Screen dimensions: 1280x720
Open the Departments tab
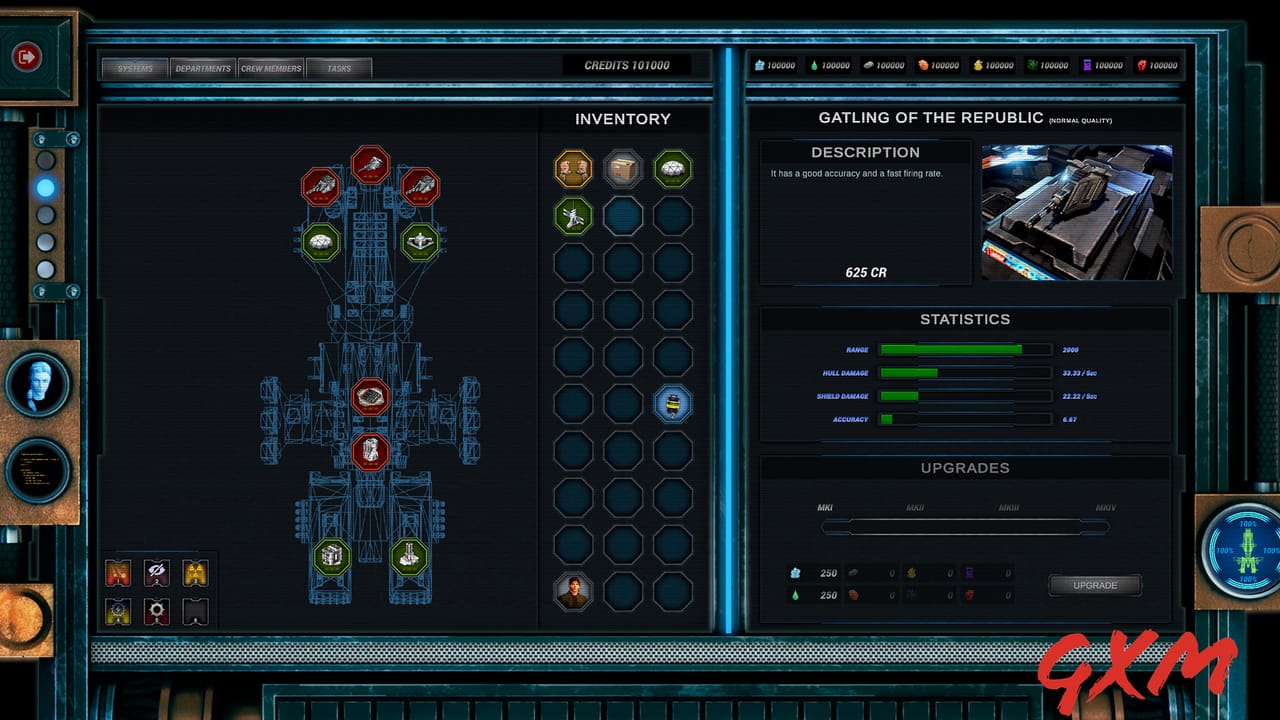(203, 68)
